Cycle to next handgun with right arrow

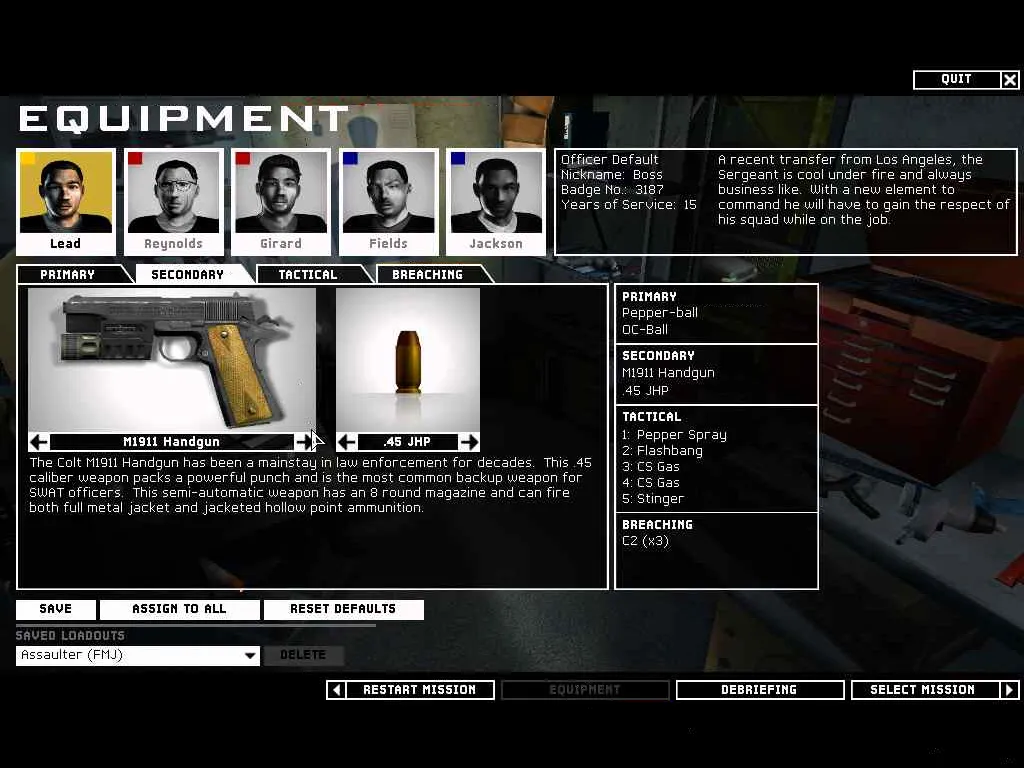pos(304,442)
